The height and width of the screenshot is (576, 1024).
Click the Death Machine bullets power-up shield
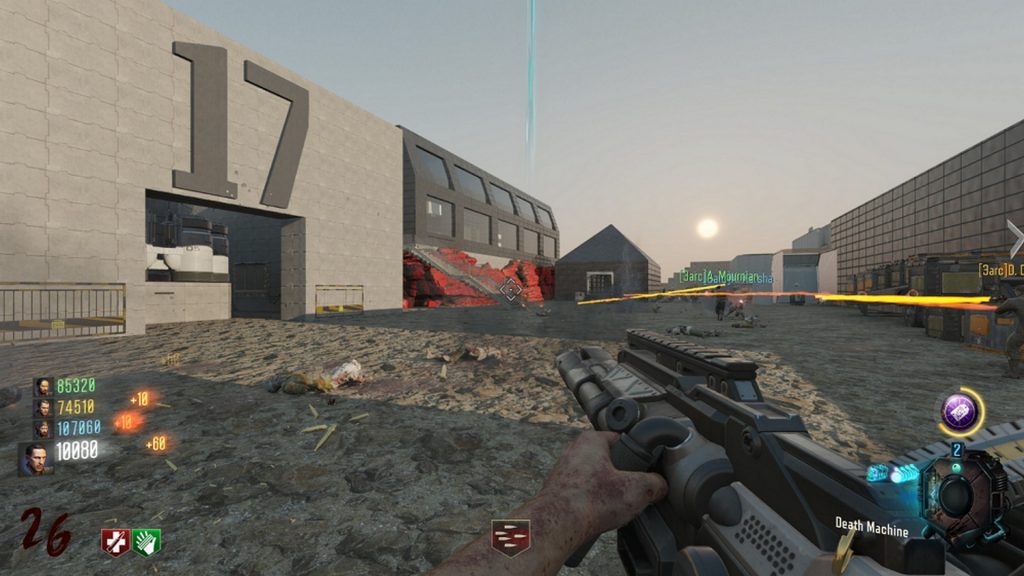coord(510,537)
